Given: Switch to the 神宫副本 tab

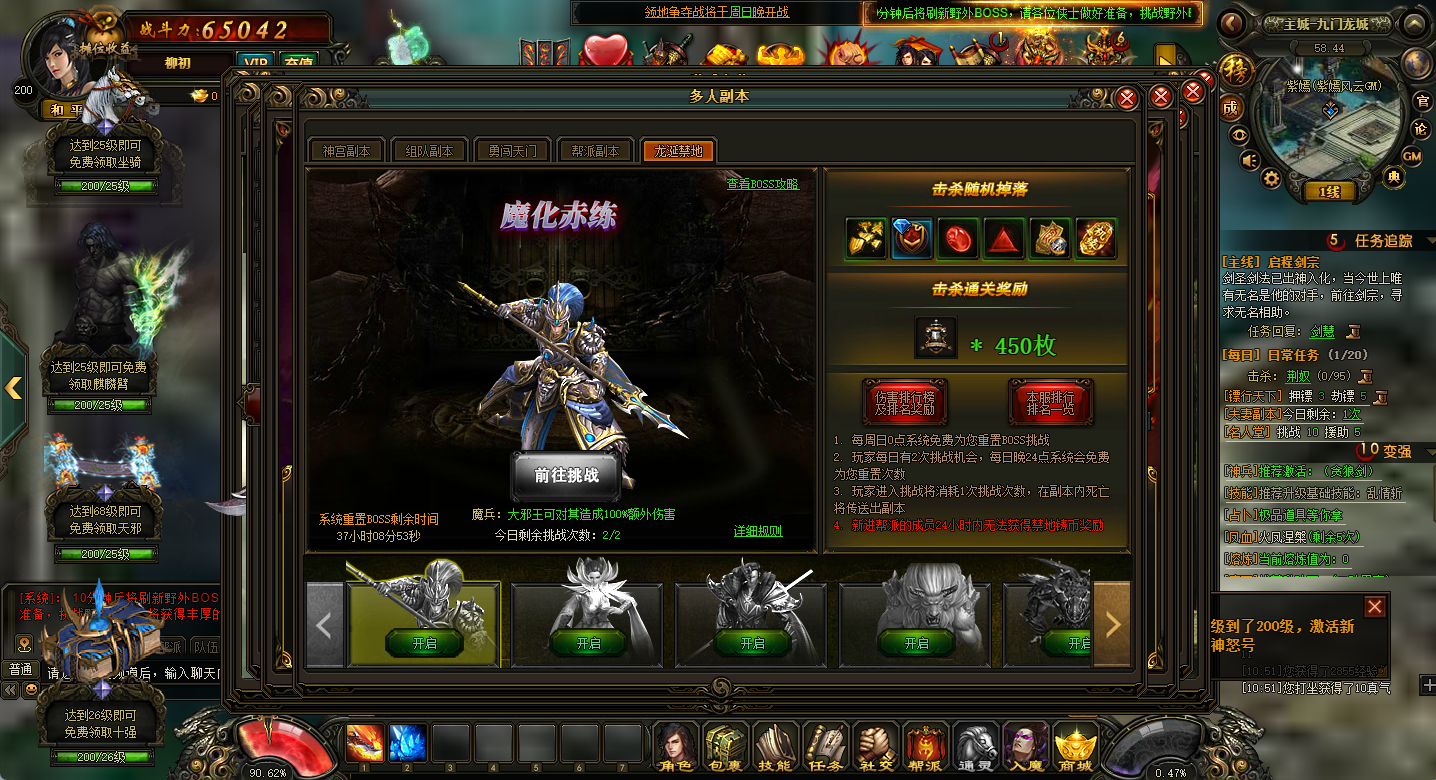Looking at the screenshot, I should [x=346, y=151].
